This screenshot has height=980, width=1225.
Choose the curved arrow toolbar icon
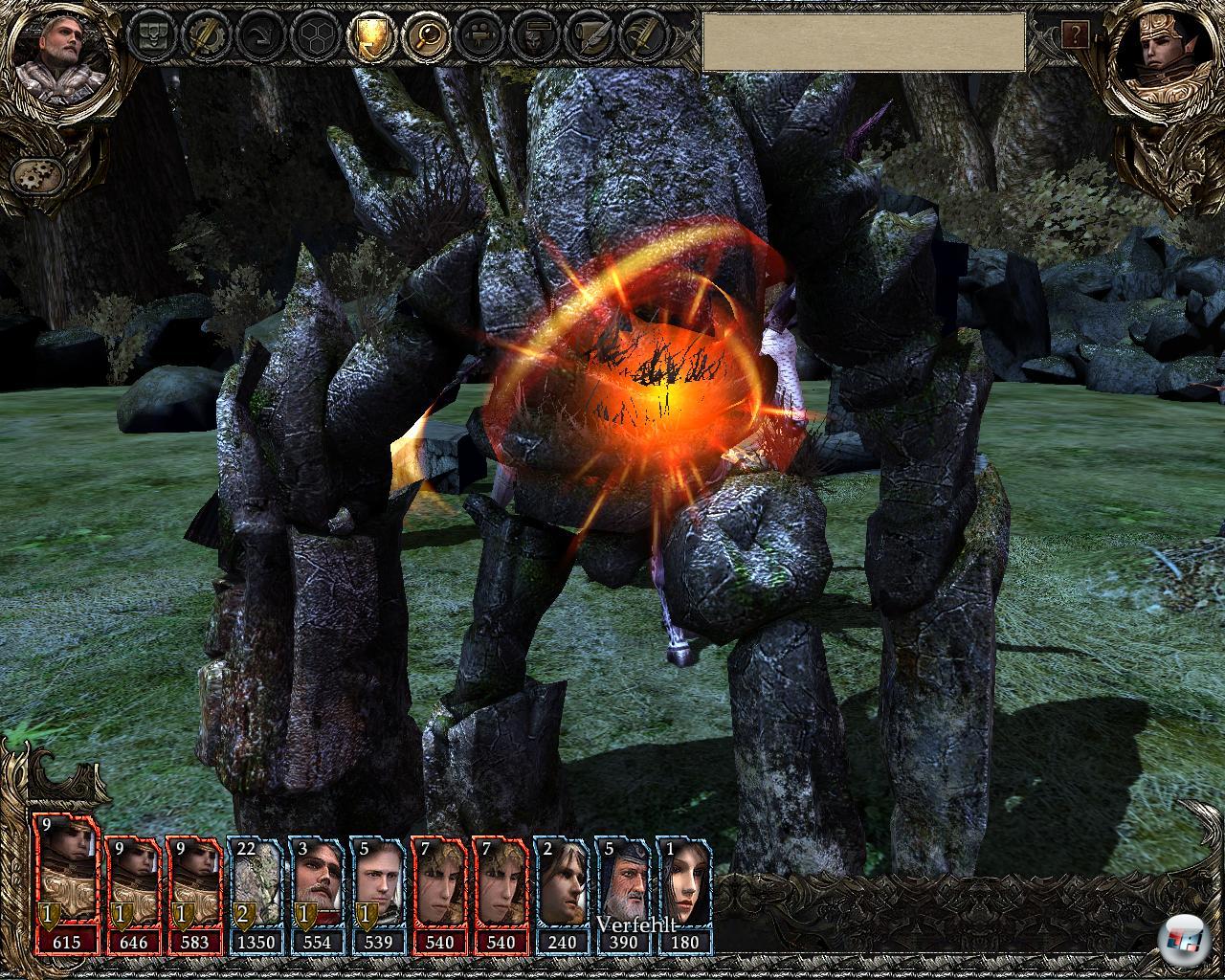coord(258,37)
